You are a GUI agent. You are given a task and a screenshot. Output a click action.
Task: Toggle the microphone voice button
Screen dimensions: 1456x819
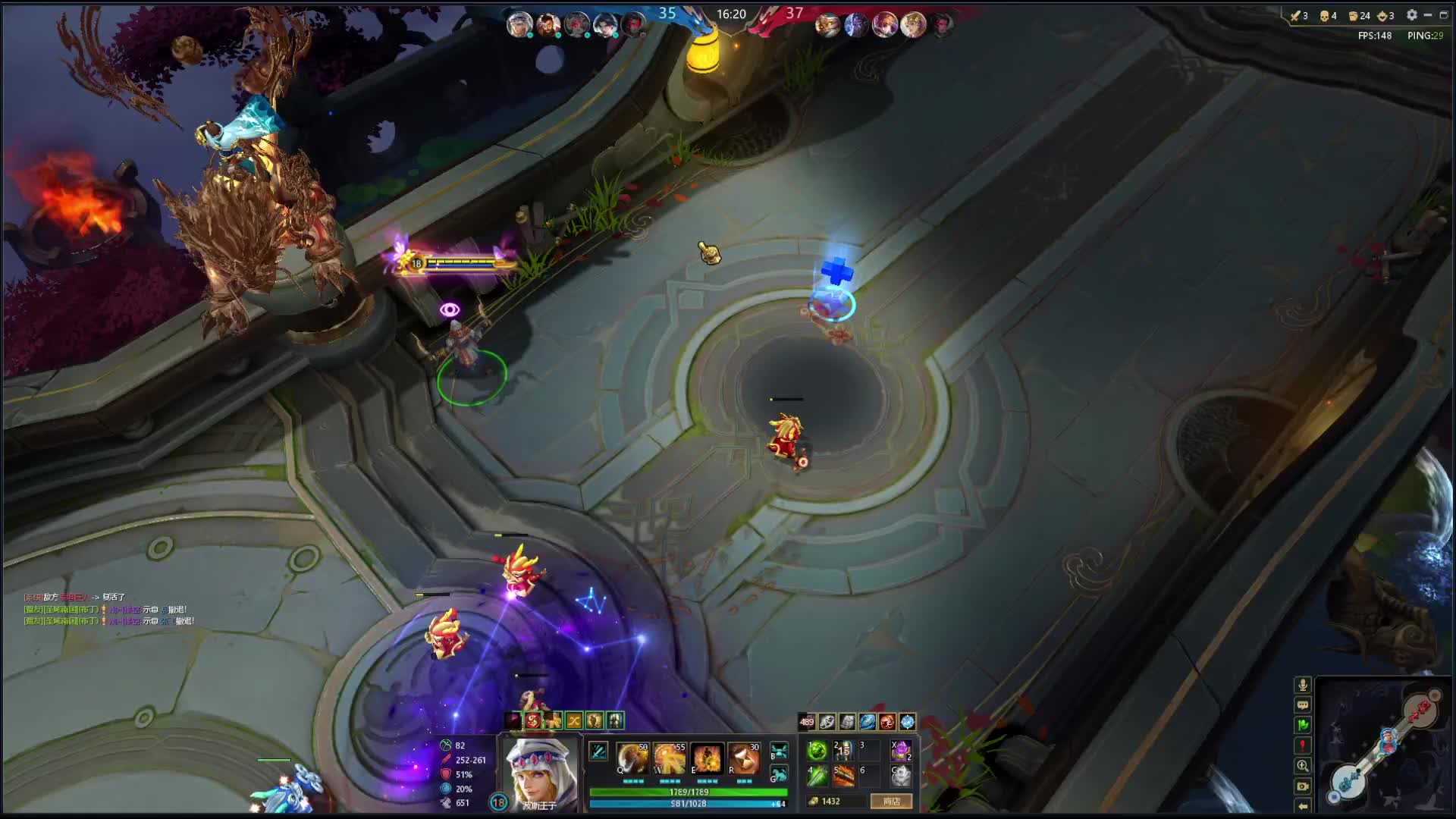(1303, 685)
